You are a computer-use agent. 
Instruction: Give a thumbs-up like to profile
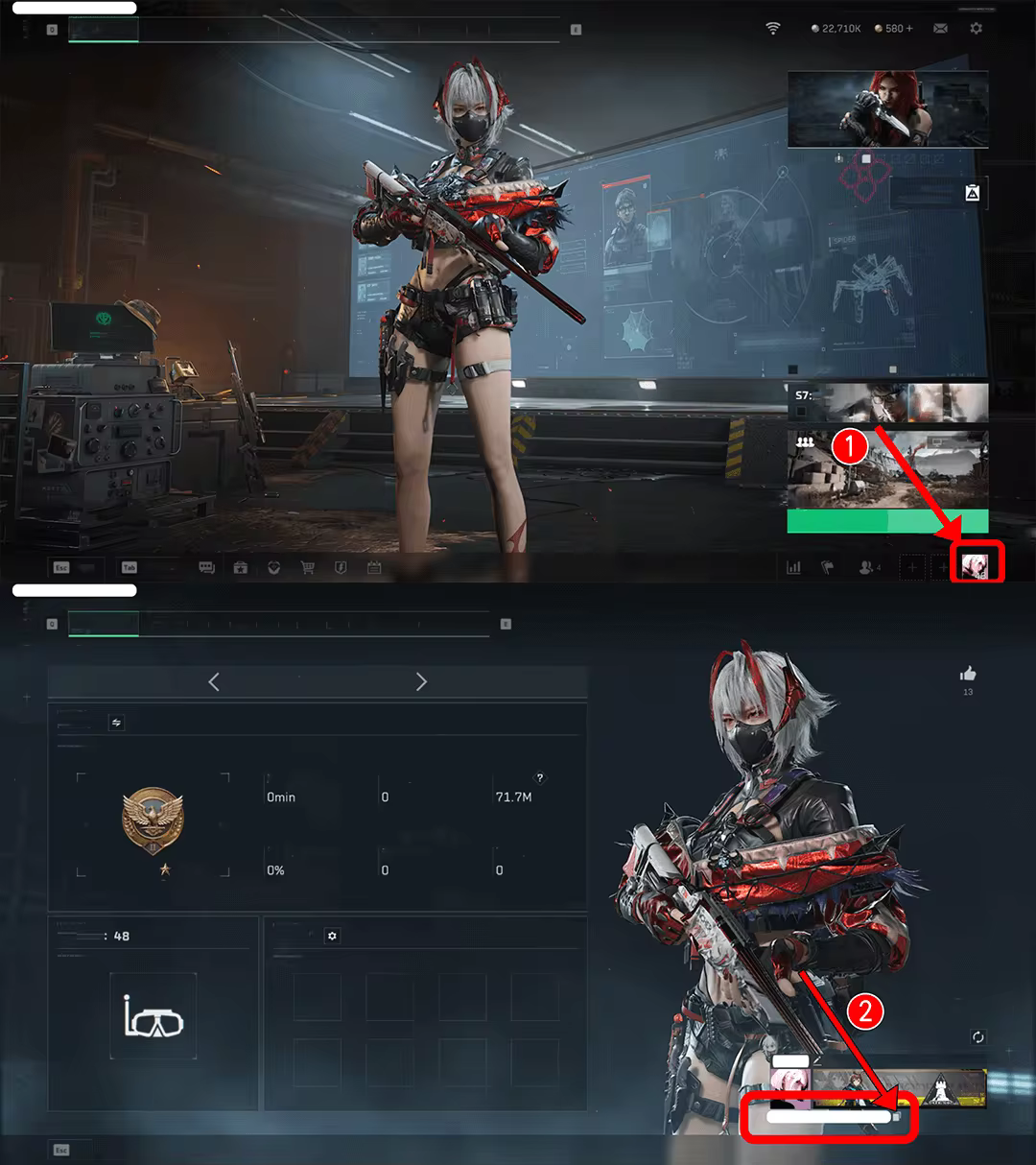coord(968,674)
